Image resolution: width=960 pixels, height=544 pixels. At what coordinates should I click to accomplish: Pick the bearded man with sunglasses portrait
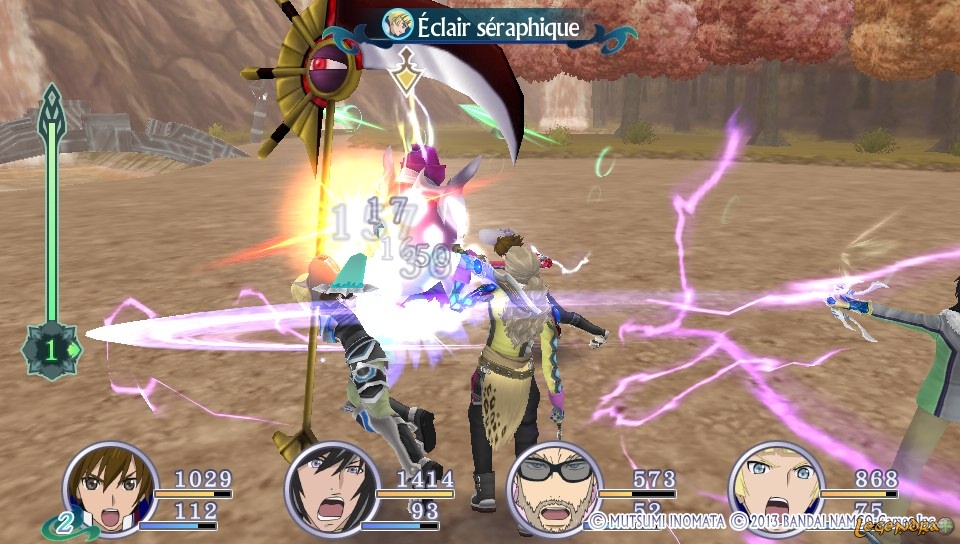[x=554, y=490]
